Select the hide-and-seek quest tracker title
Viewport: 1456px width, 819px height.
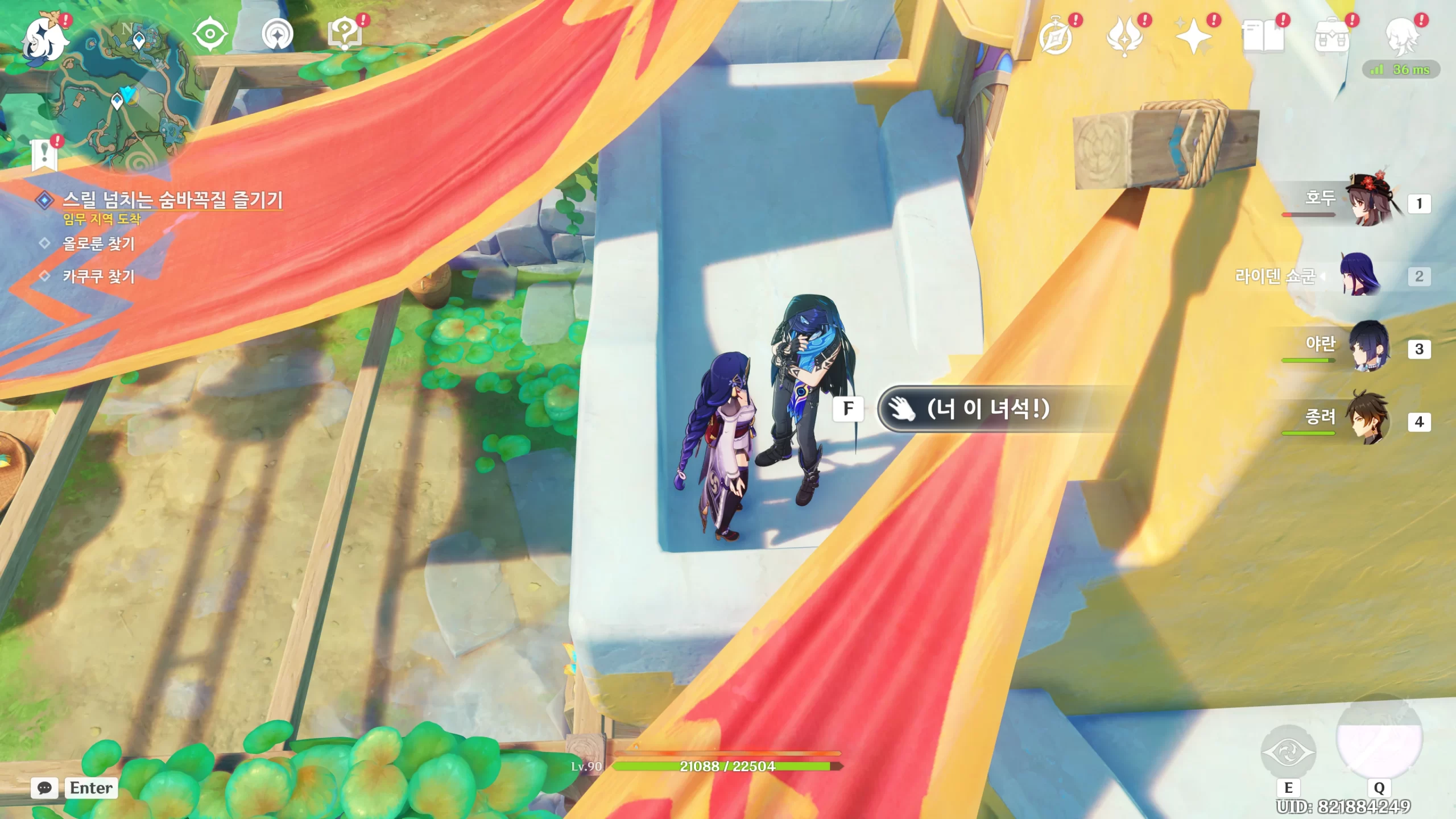pos(172,200)
